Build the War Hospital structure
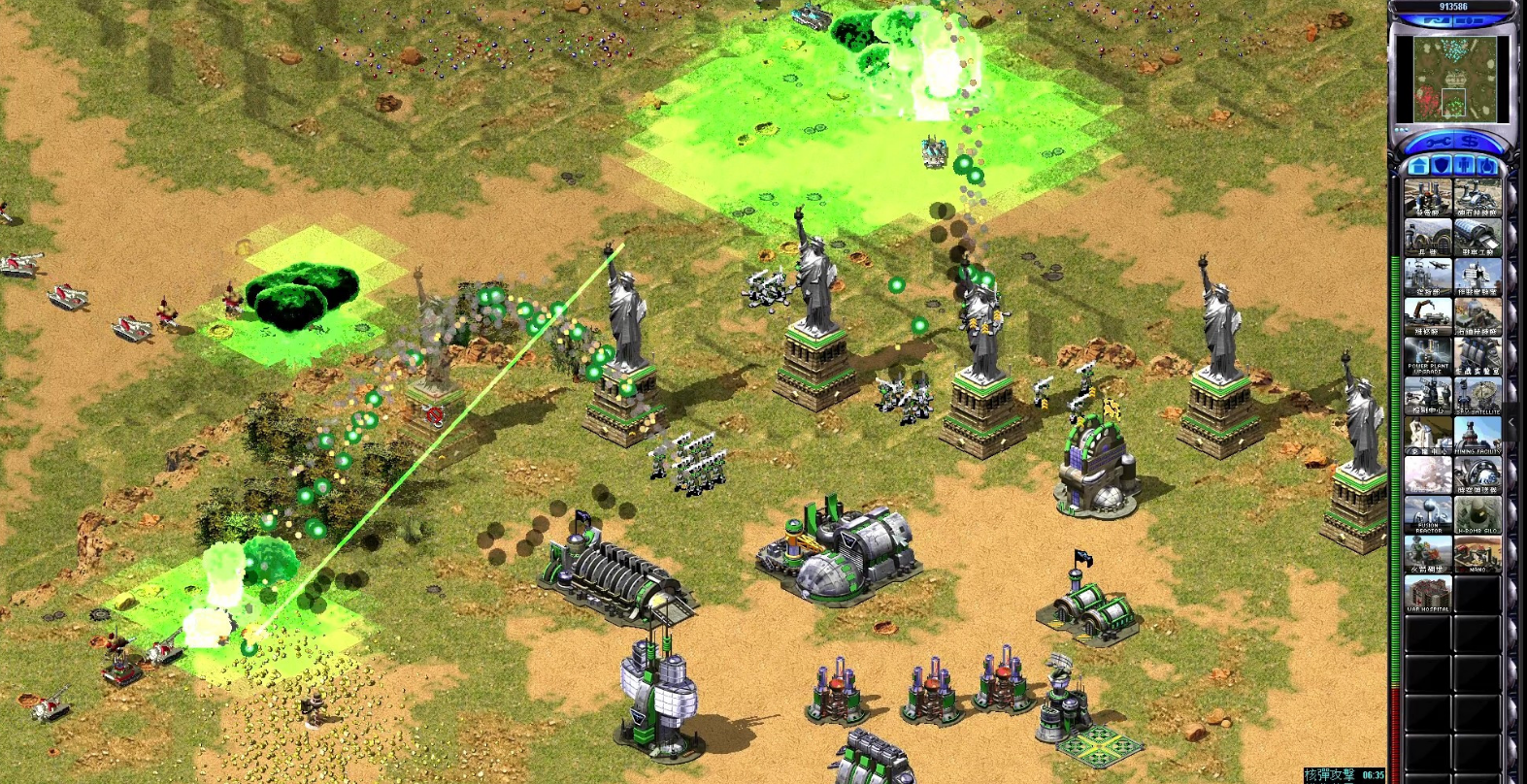 tap(1427, 594)
